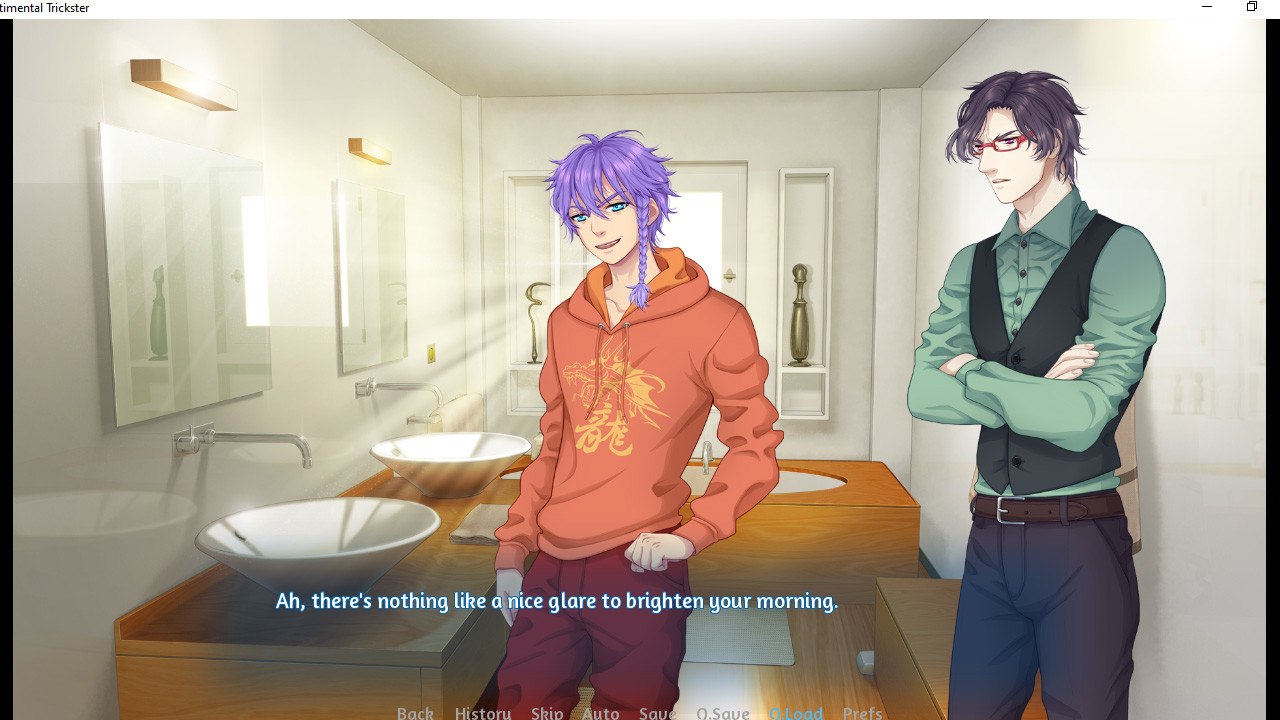Viewport: 1280px width, 720px height.
Task: Toggle Auto-advance reading mode
Action: (600, 712)
